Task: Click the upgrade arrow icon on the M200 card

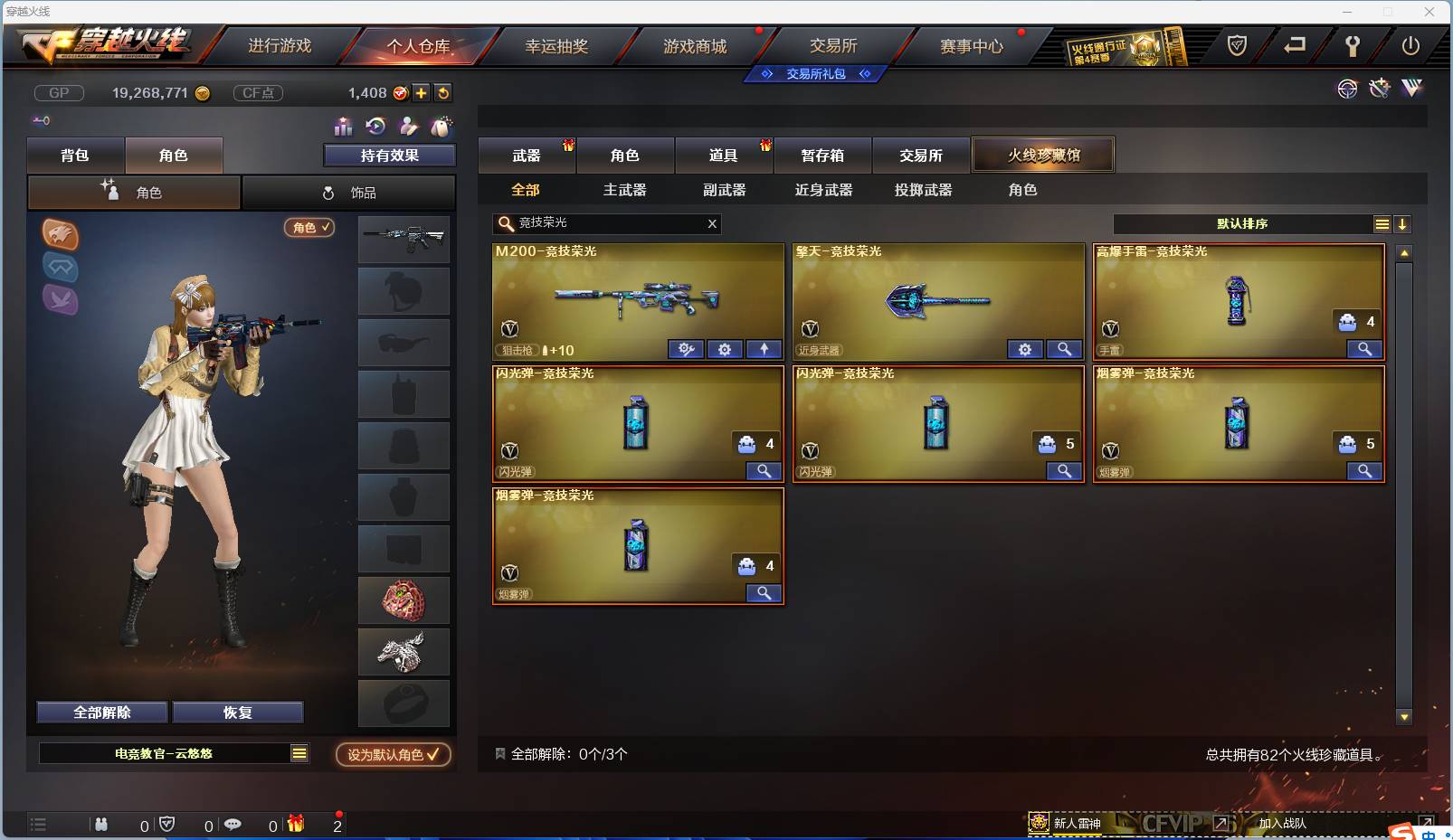Action: (x=764, y=349)
